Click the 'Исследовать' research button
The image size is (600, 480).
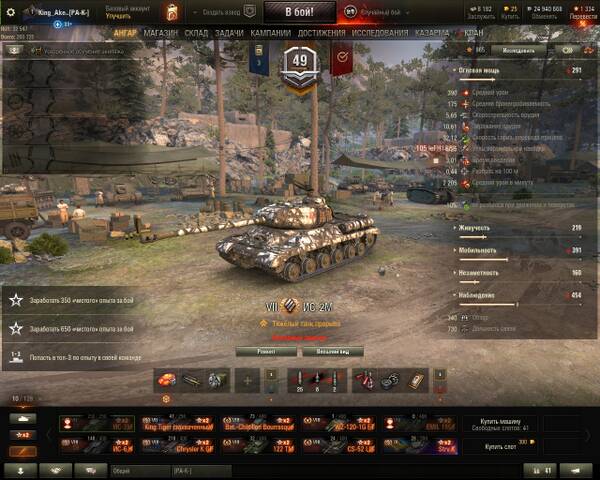[518, 49]
